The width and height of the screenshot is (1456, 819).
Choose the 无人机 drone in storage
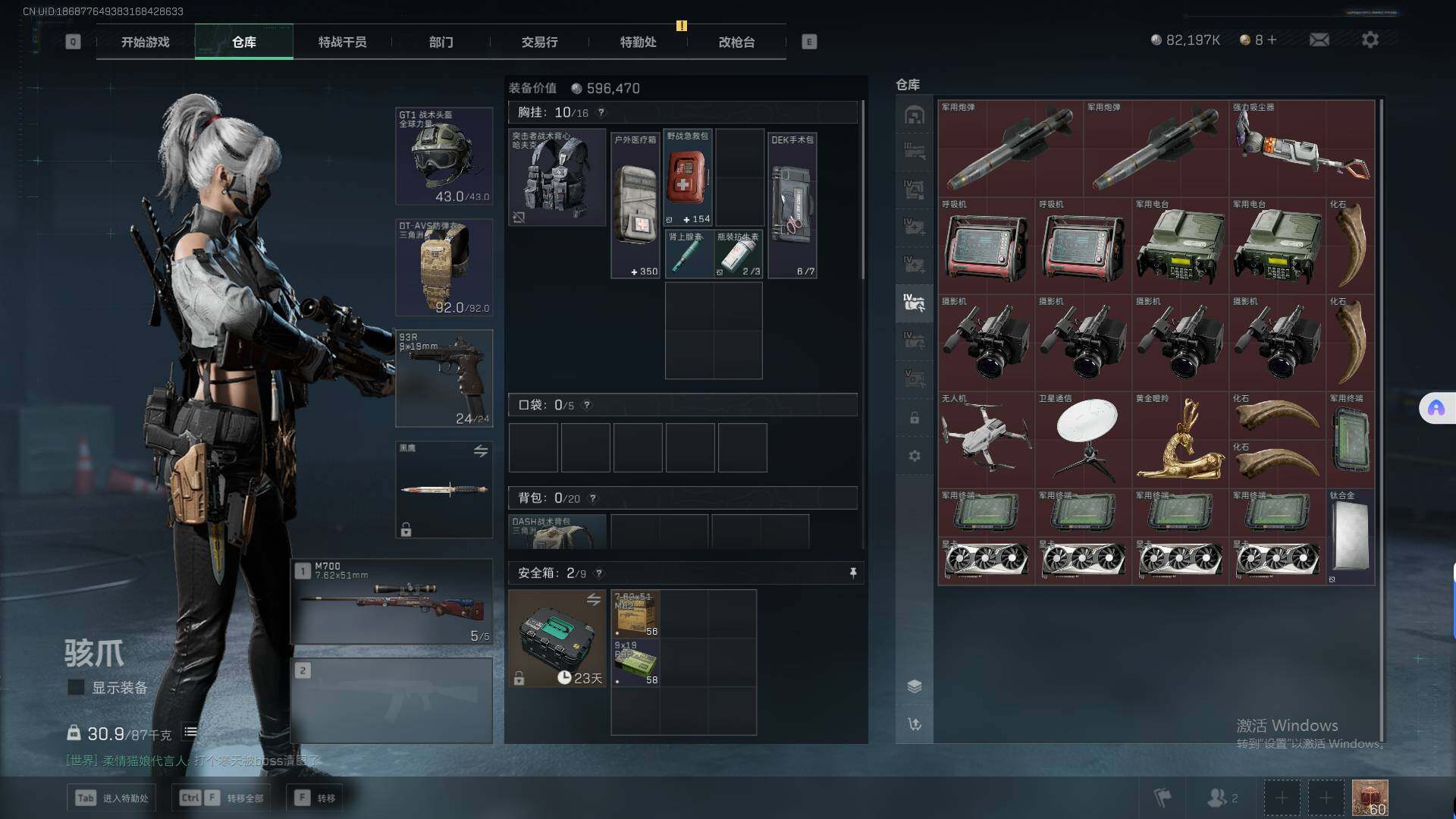(986, 440)
